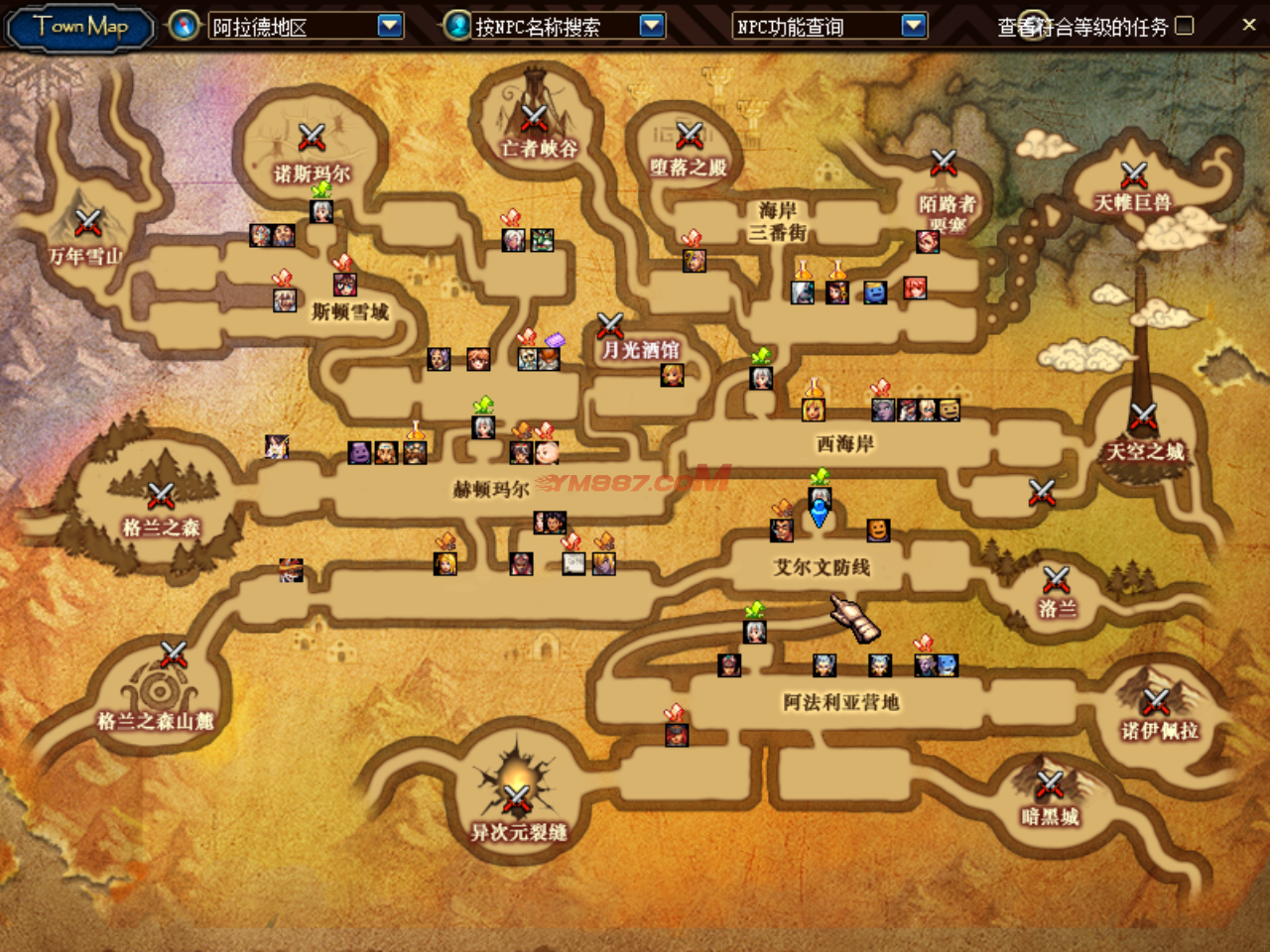Select the 月光酒馆 map marker
Viewport: 1270px width, 952px height.
coord(610,324)
